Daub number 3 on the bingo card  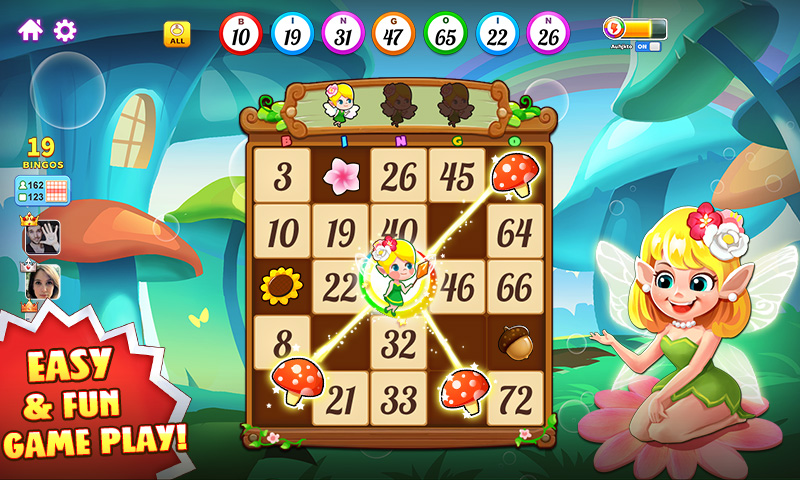click(282, 176)
